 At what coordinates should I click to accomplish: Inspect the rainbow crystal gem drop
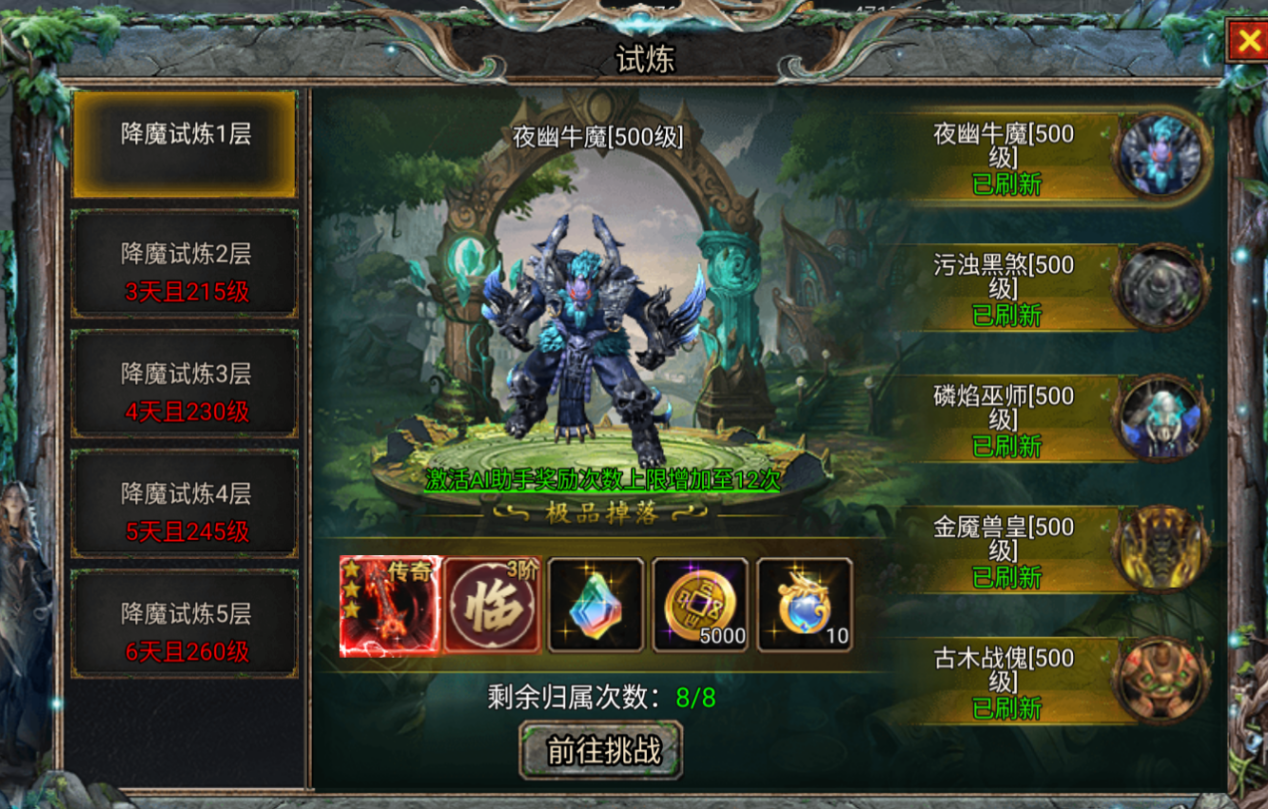tap(596, 606)
